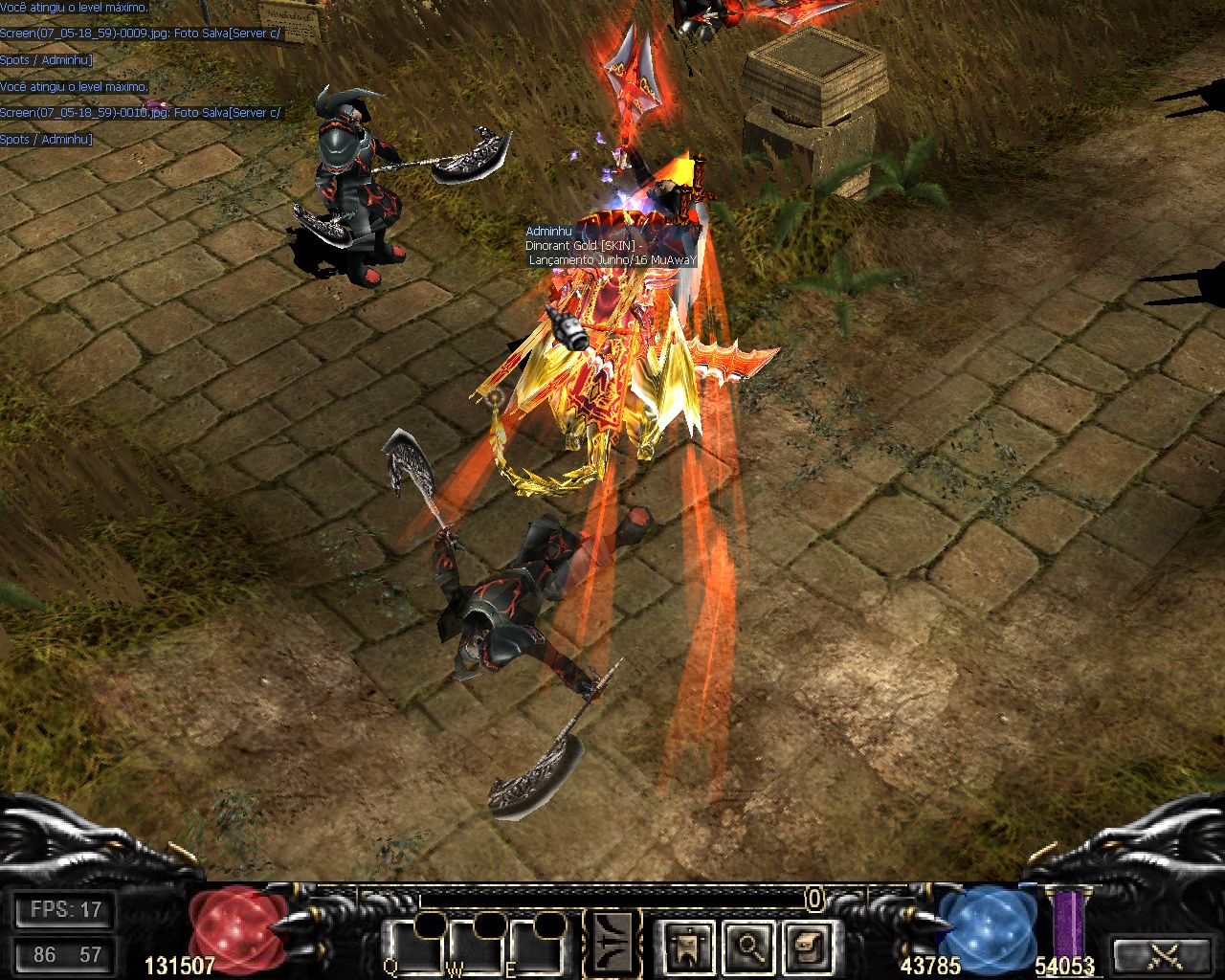The width and height of the screenshot is (1225, 980).
Task: Click the crossed swords button
Action: [1164, 954]
